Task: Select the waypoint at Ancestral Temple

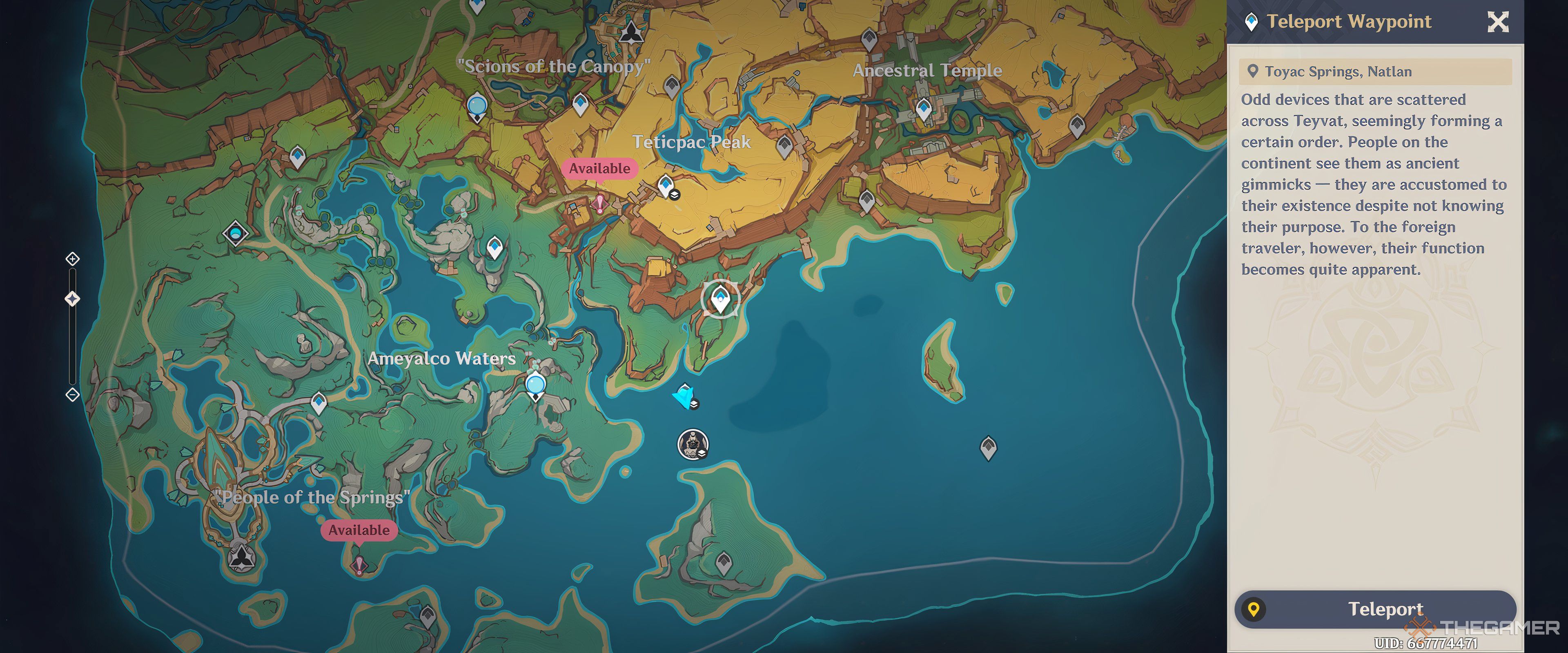Action: (x=923, y=109)
